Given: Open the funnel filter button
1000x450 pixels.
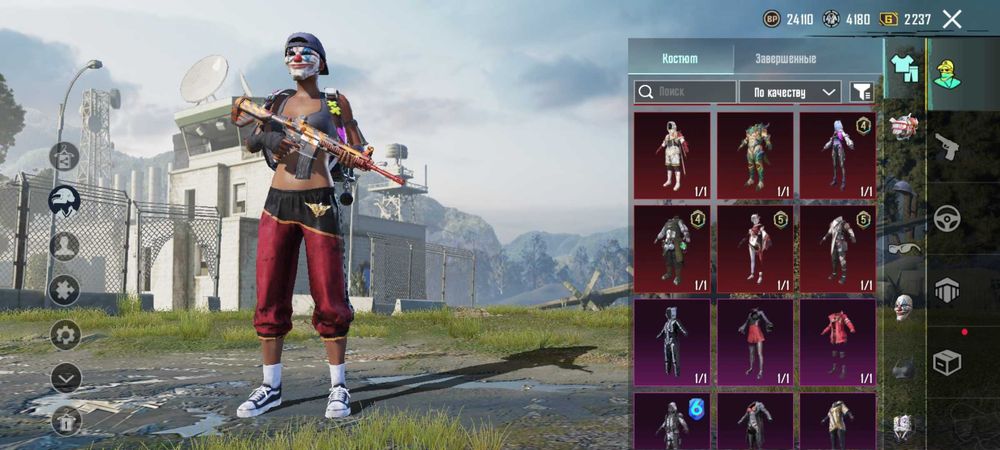Looking at the screenshot, I should pyautogui.click(x=860, y=92).
